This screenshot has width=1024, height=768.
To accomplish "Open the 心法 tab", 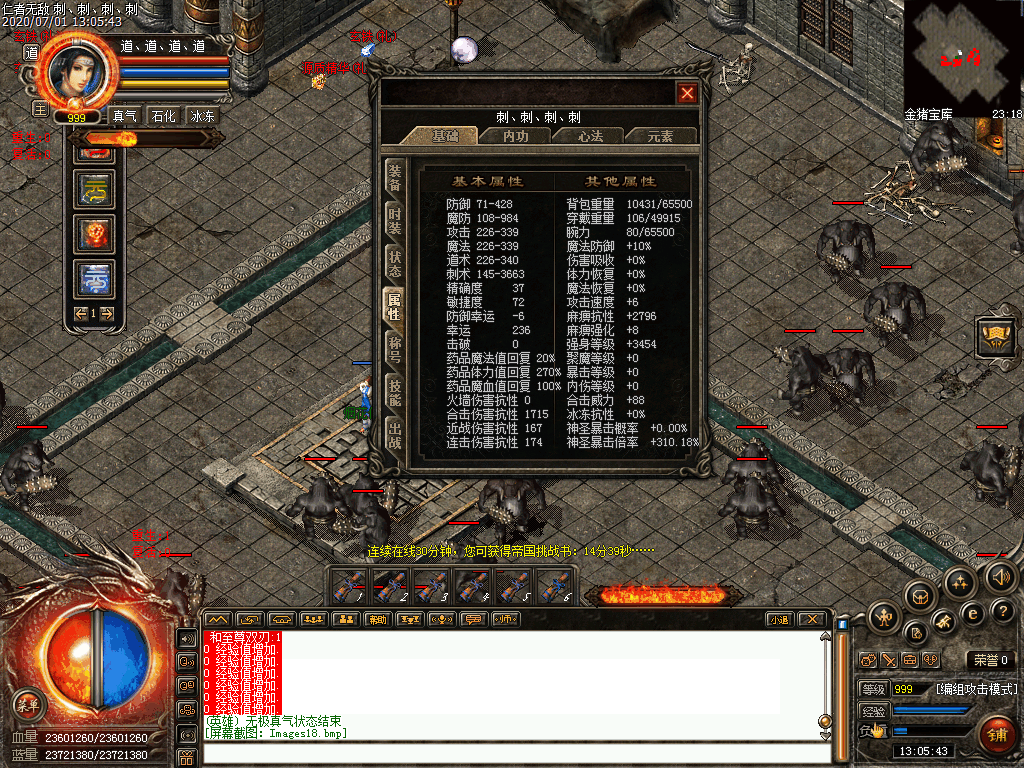I will coord(587,136).
